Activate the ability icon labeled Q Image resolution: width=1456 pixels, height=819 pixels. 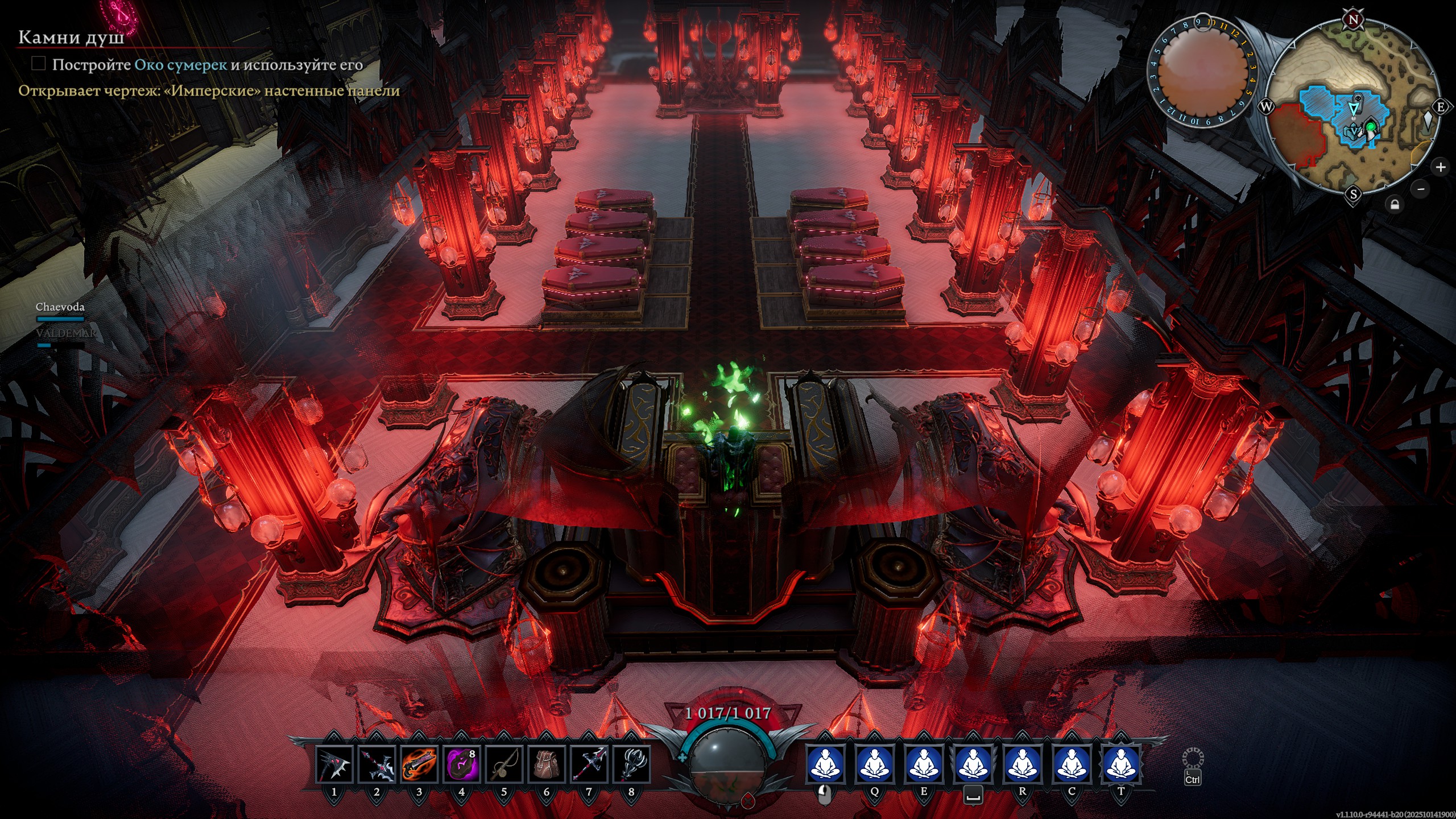(x=874, y=764)
